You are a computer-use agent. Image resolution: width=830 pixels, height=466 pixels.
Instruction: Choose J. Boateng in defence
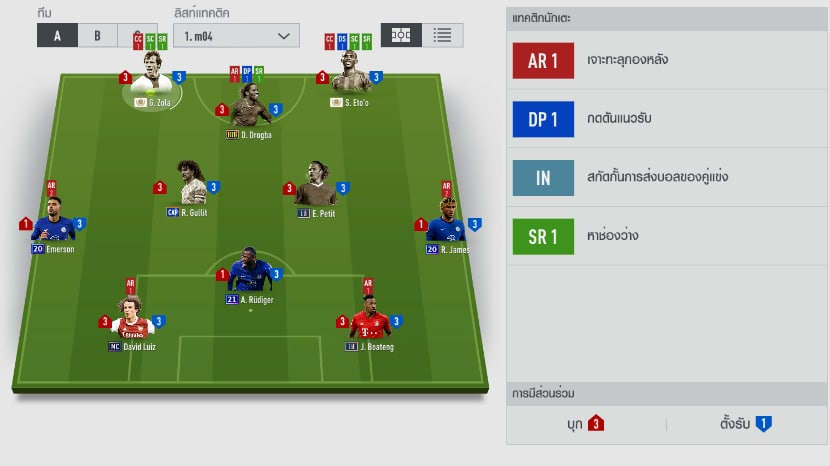tap(370, 322)
